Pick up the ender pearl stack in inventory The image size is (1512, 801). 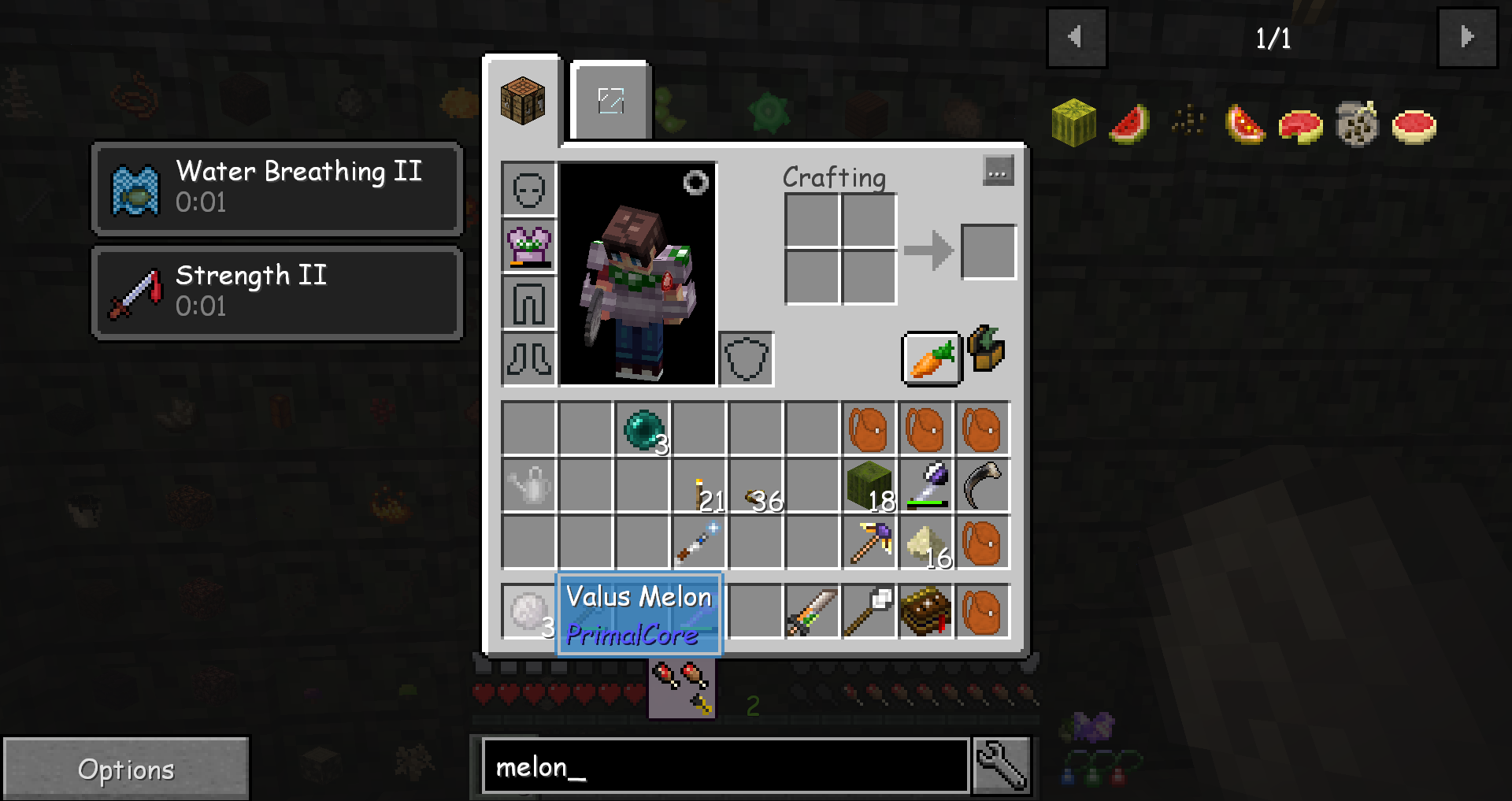(642, 428)
